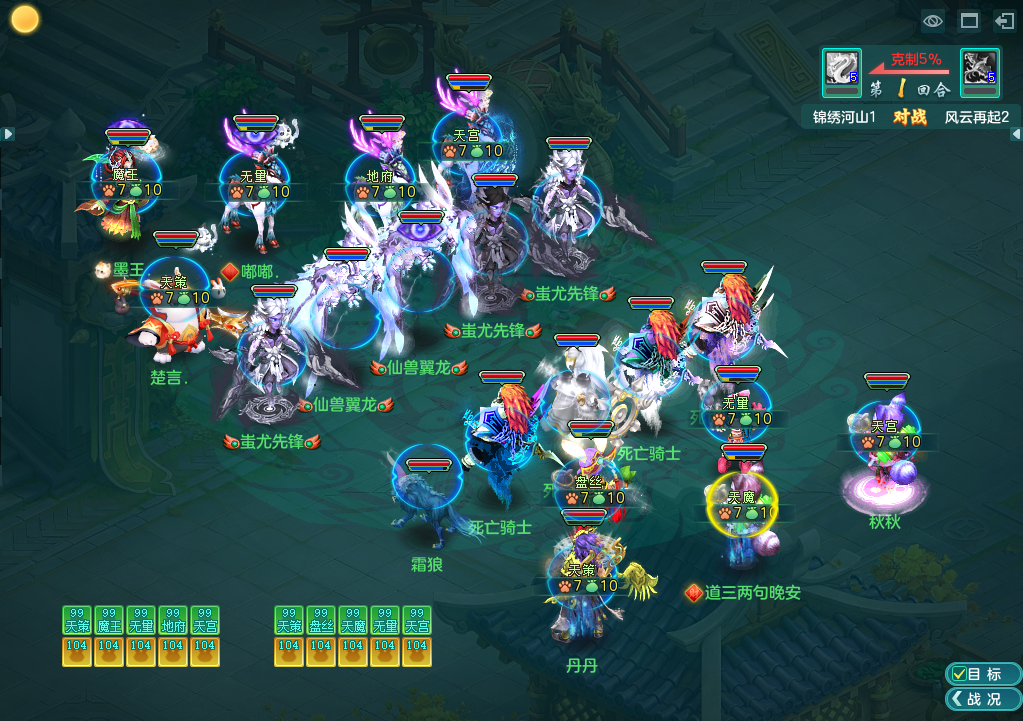The image size is (1023, 721).
Task: Click the gold sun orb icon
Action: click(24, 19)
